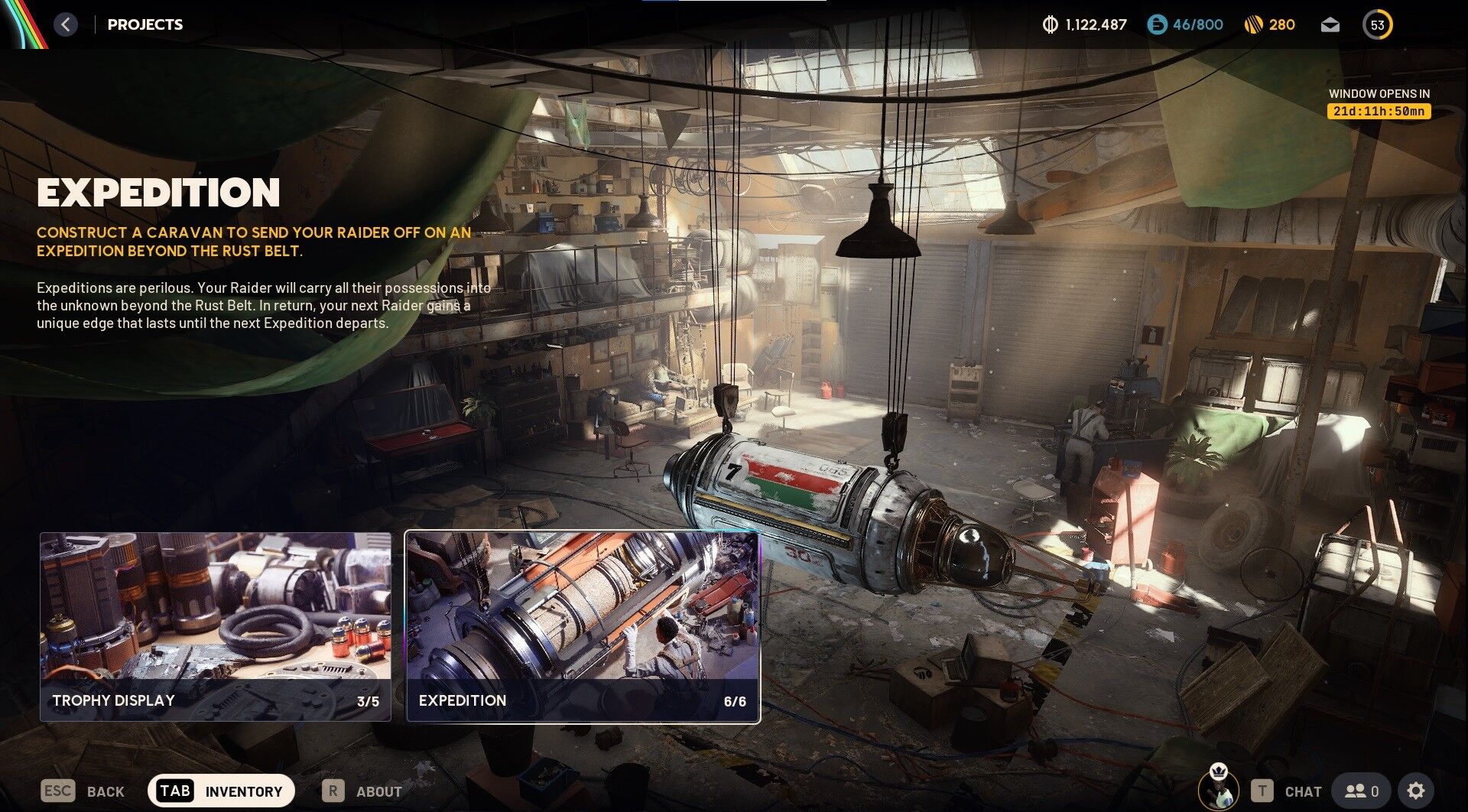Open the Chat panel
Image resolution: width=1468 pixels, height=812 pixels.
tap(1287, 791)
